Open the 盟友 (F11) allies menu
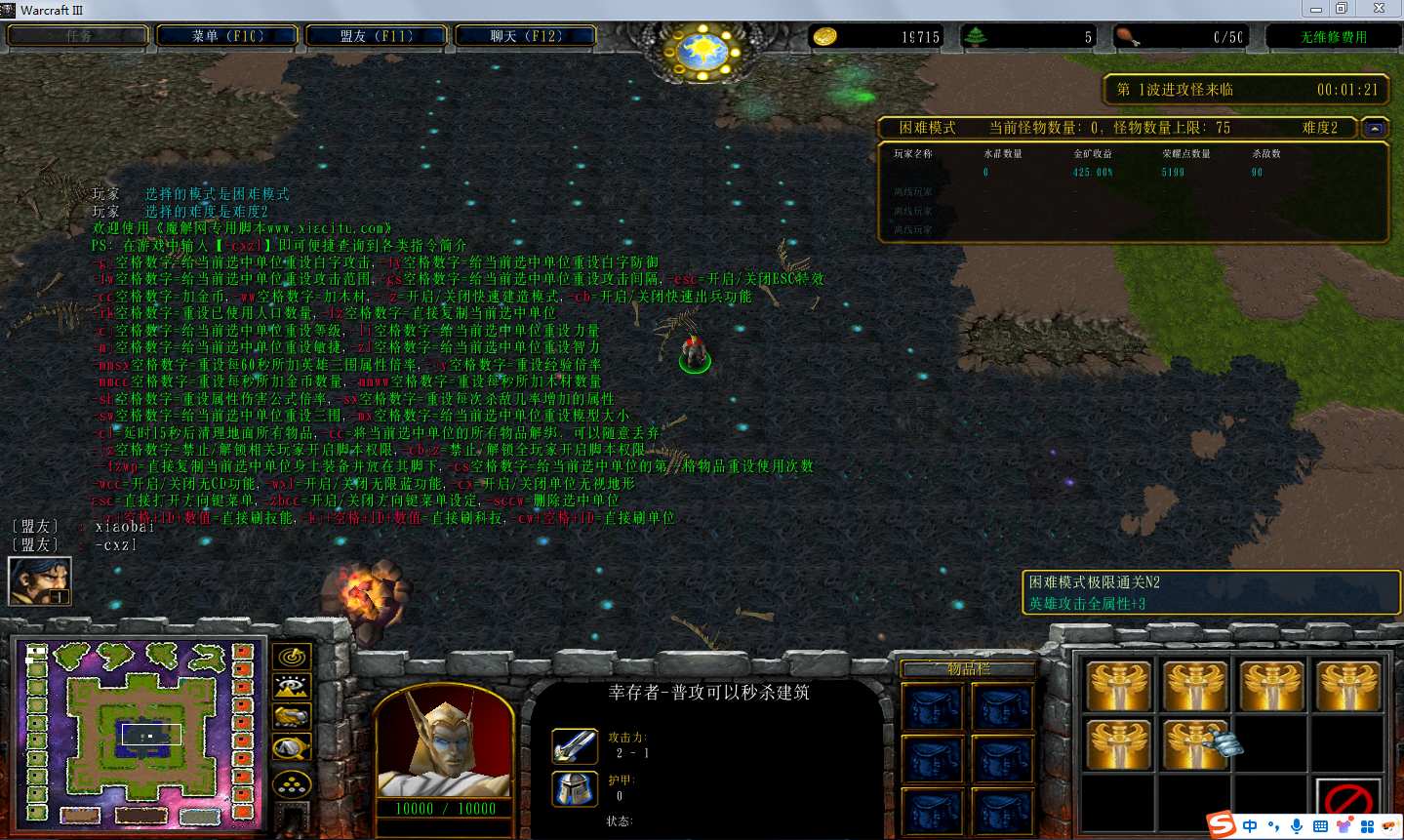The height and width of the screenshot is (840, 1404). tap(377, 36)
